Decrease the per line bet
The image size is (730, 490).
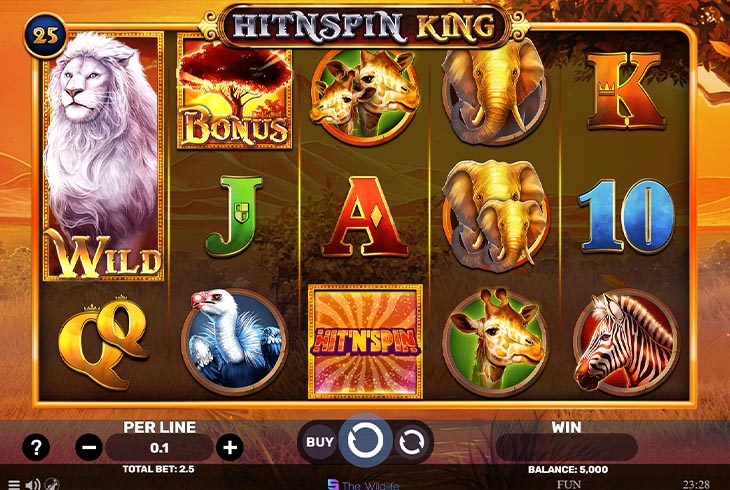click(x=88, y=447)
